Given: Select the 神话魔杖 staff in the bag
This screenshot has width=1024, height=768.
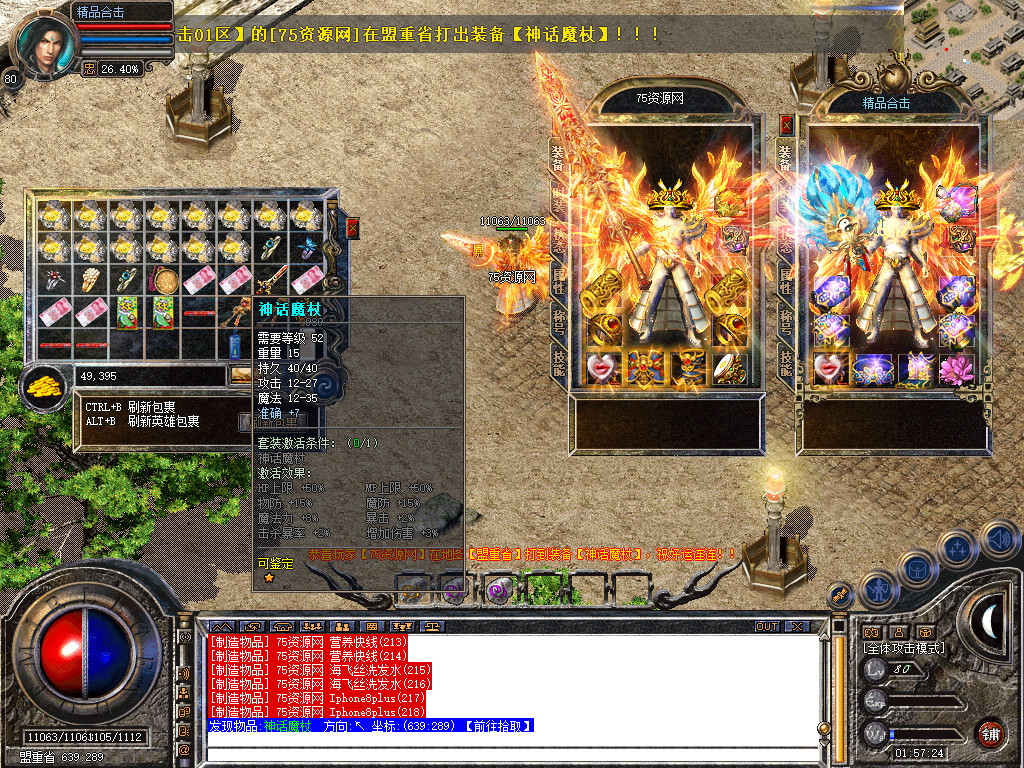Looking at the screenshot, I should click(235, 312).
